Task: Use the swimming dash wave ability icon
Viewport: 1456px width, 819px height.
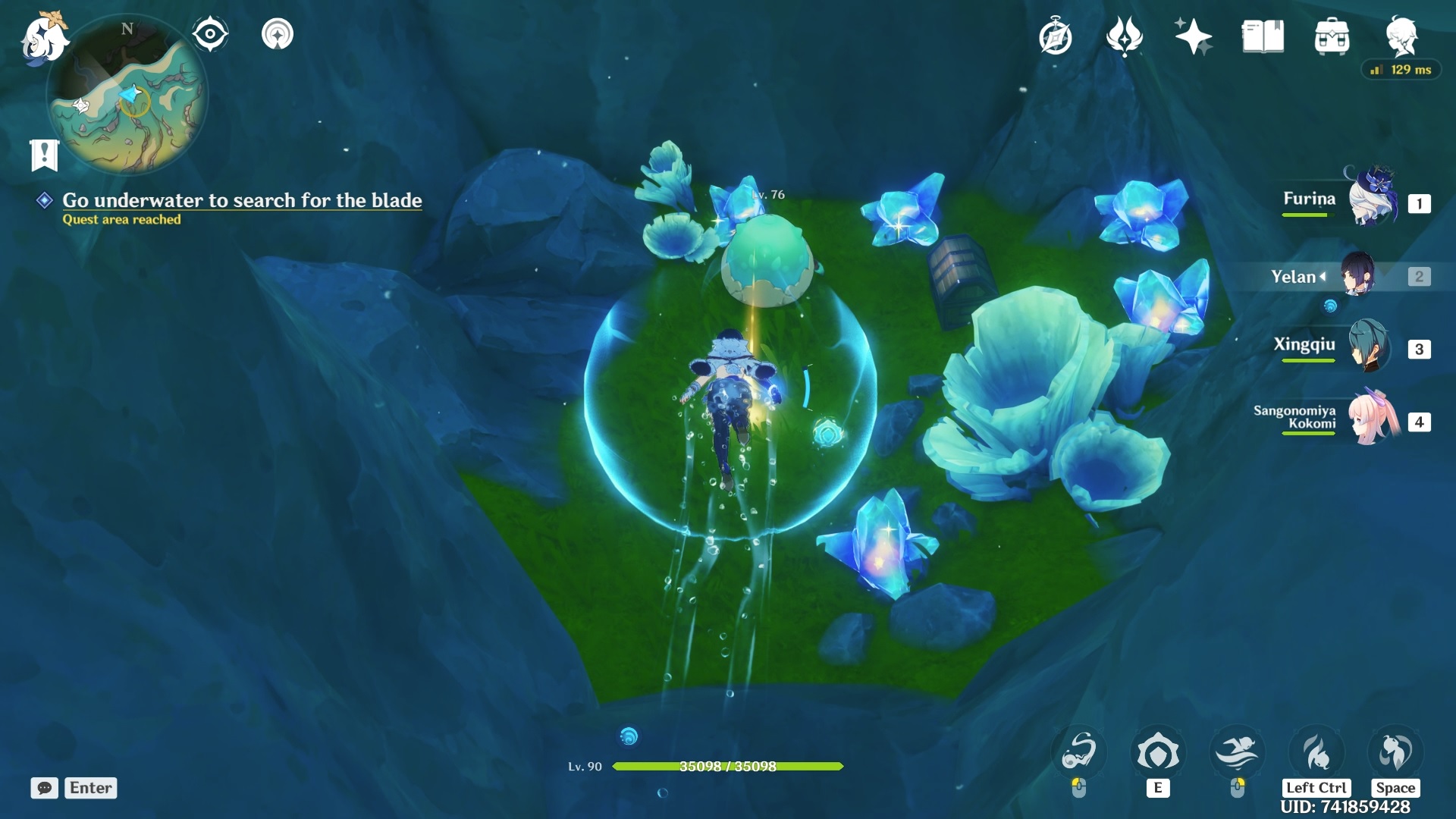Action: coord(1237,753)
